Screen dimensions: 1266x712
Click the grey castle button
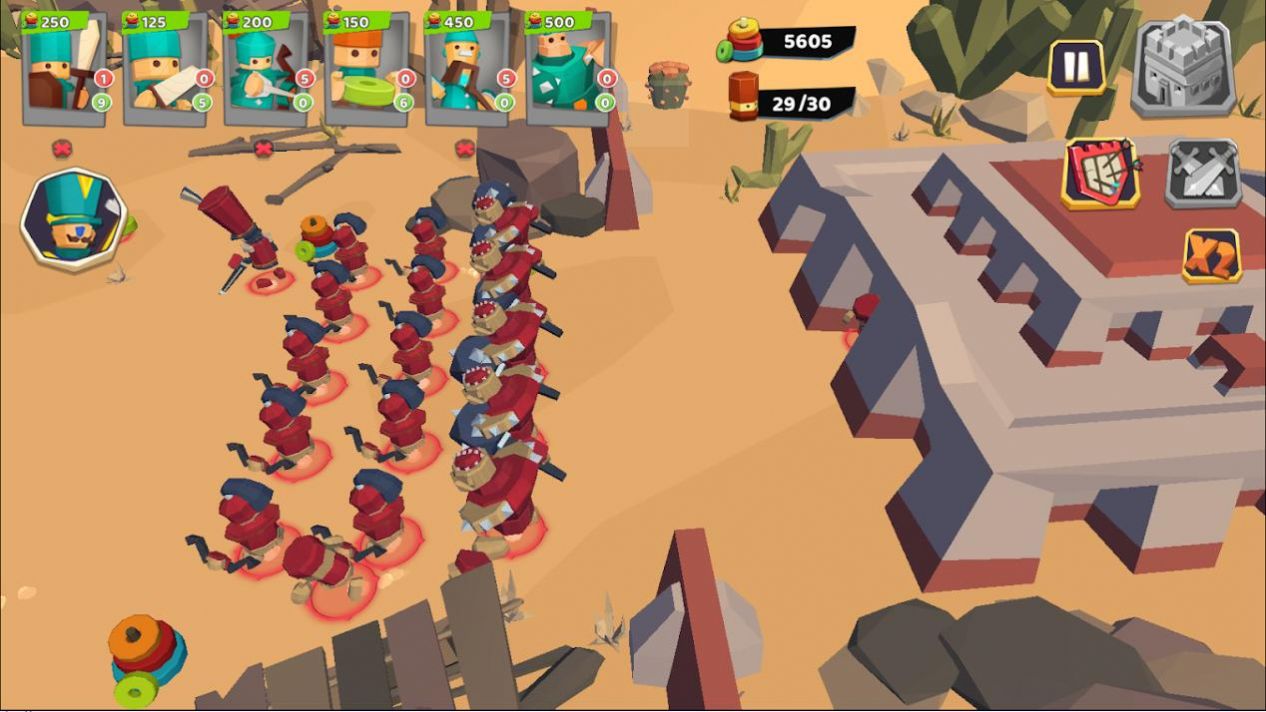(x=1183, y=67)
